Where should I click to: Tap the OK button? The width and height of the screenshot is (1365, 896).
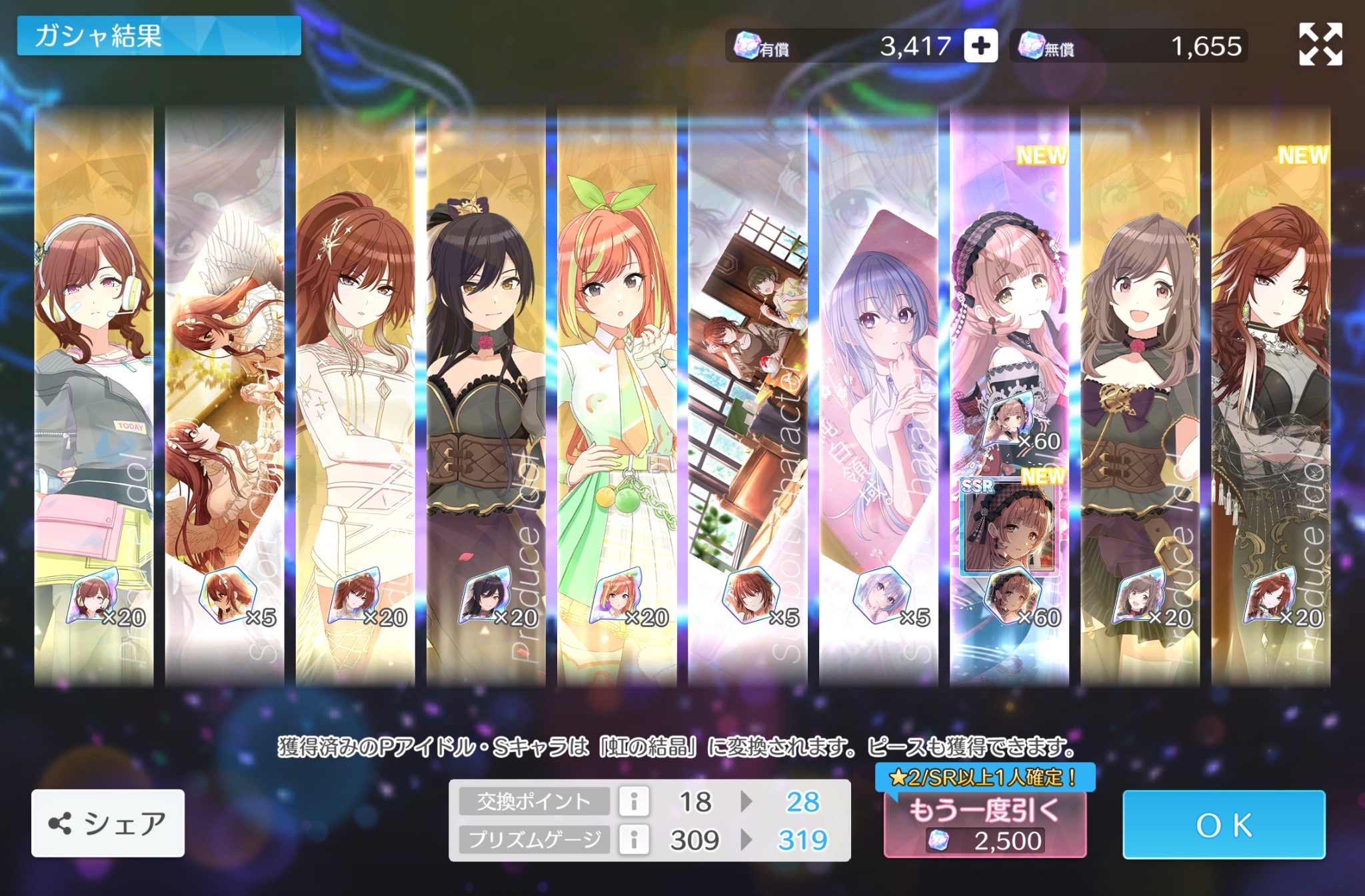click(x=1223, y=825)
